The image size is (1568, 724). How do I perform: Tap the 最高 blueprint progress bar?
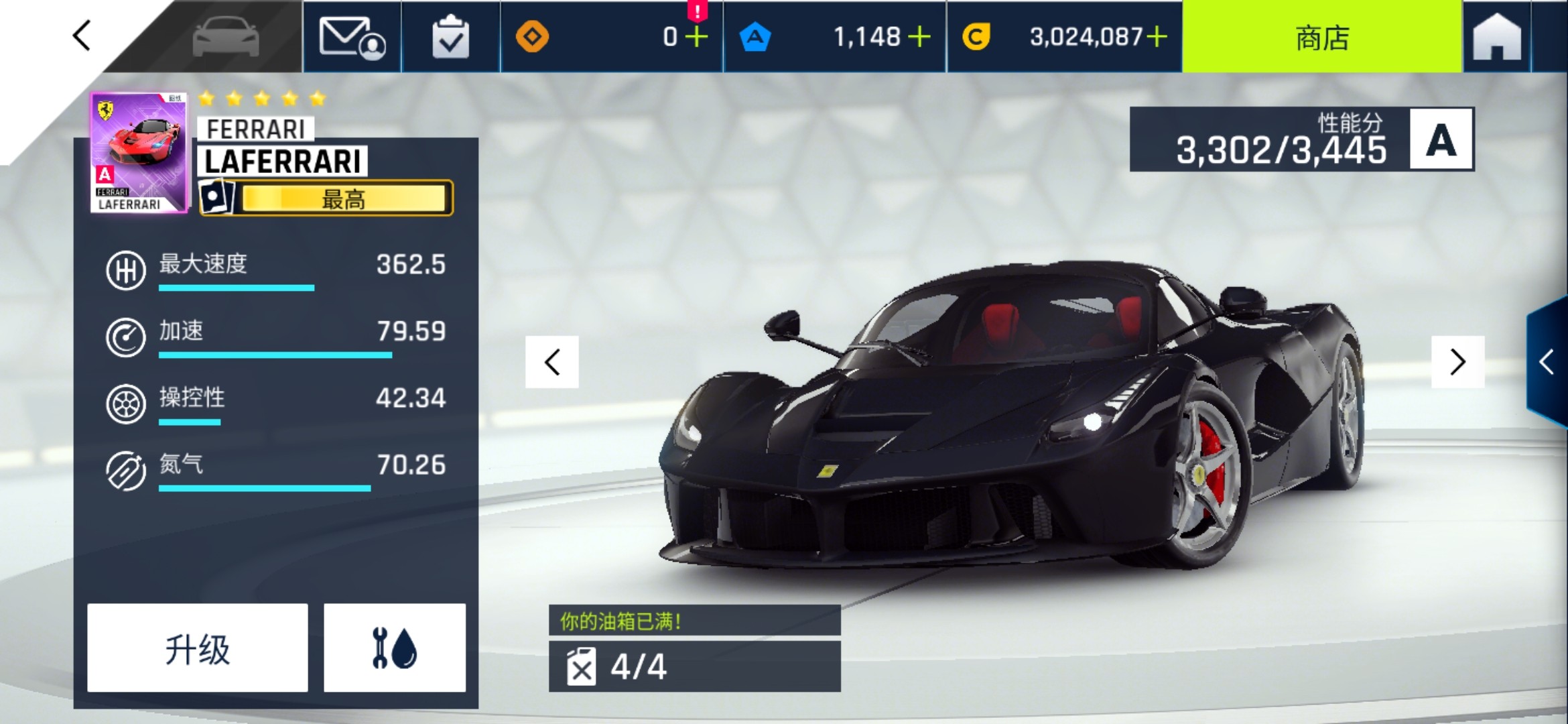(x=344, y=199)
